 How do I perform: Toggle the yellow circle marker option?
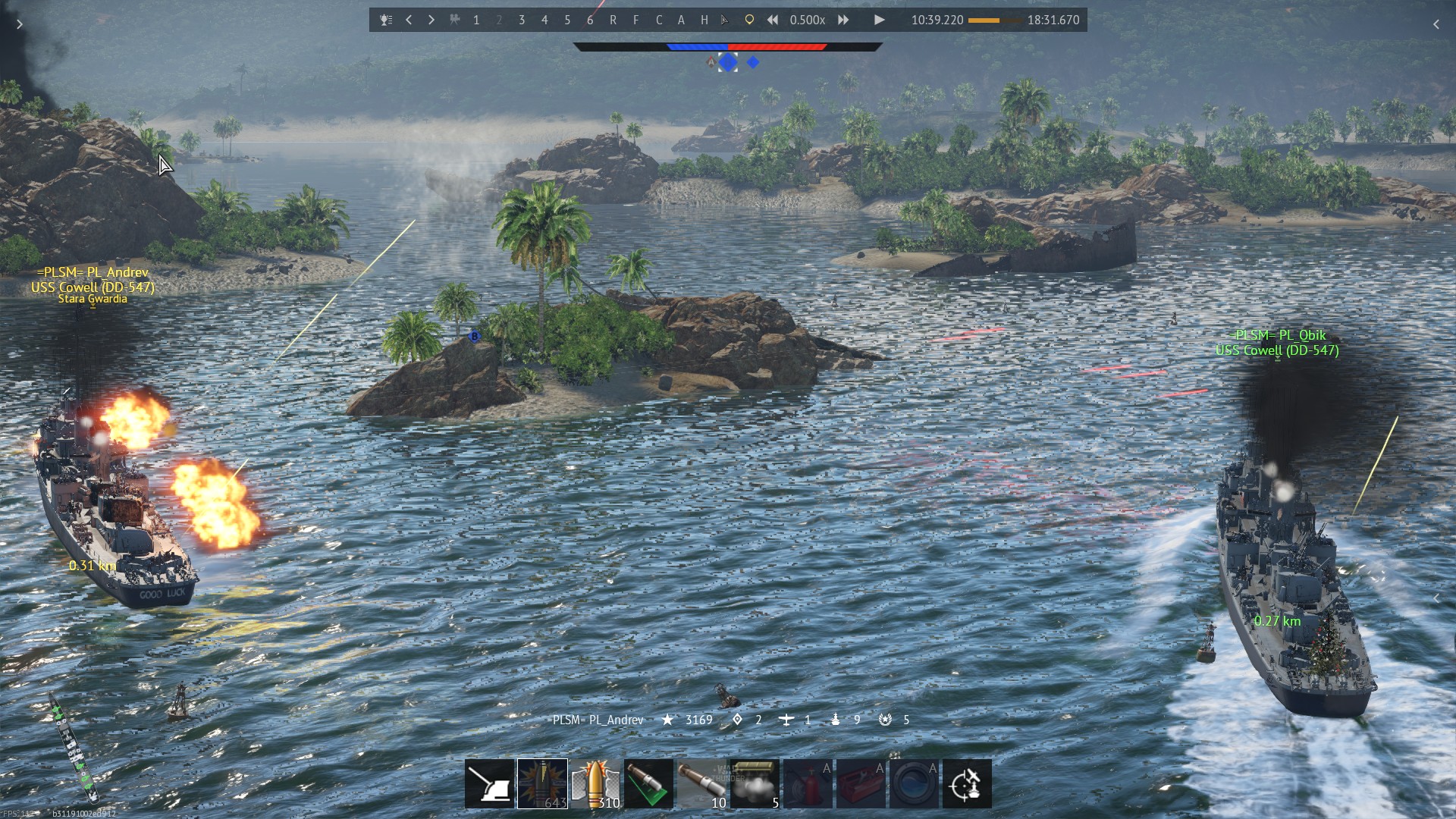(x=749, y=20)
